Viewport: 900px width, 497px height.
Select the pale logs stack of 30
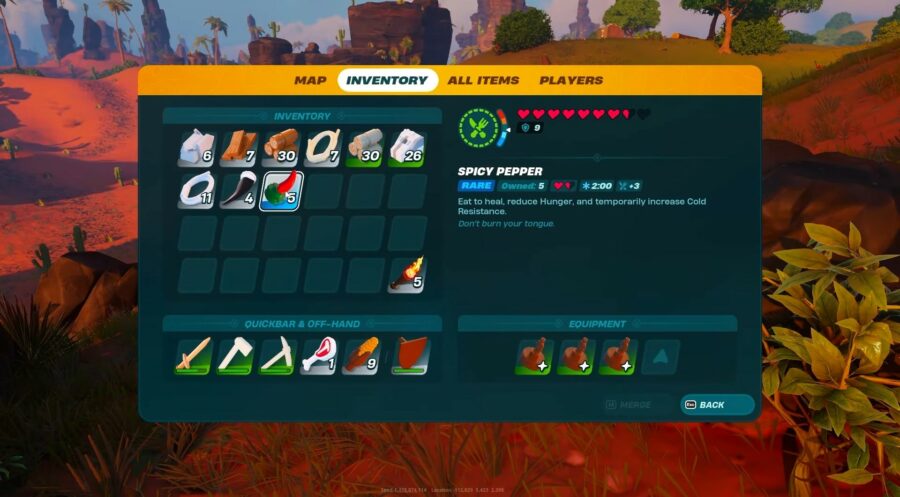coord(365,148)
